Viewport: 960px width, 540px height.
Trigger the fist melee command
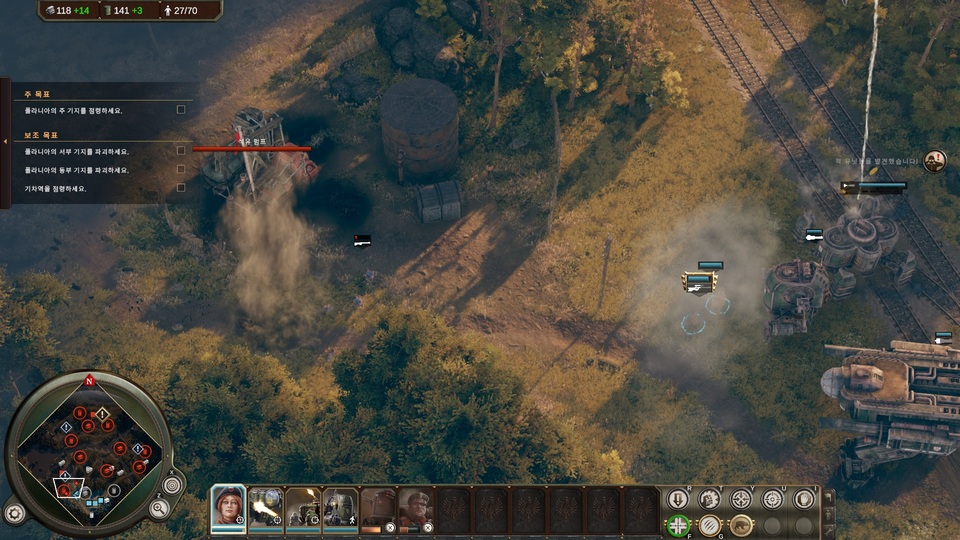(x=710, y=498)
